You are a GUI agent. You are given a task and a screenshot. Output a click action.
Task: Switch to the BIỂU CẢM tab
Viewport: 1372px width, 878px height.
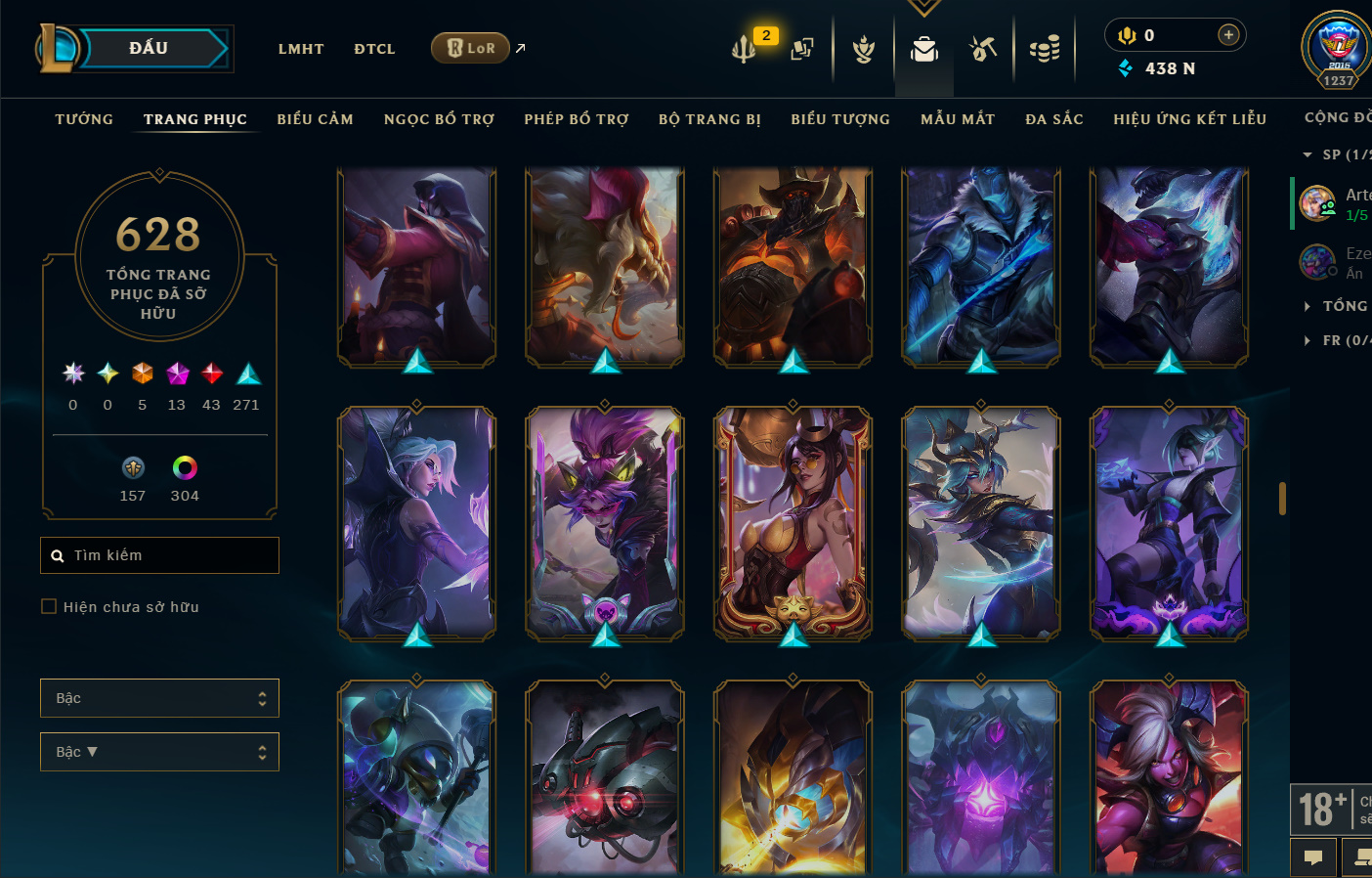(x=315, y=119)
